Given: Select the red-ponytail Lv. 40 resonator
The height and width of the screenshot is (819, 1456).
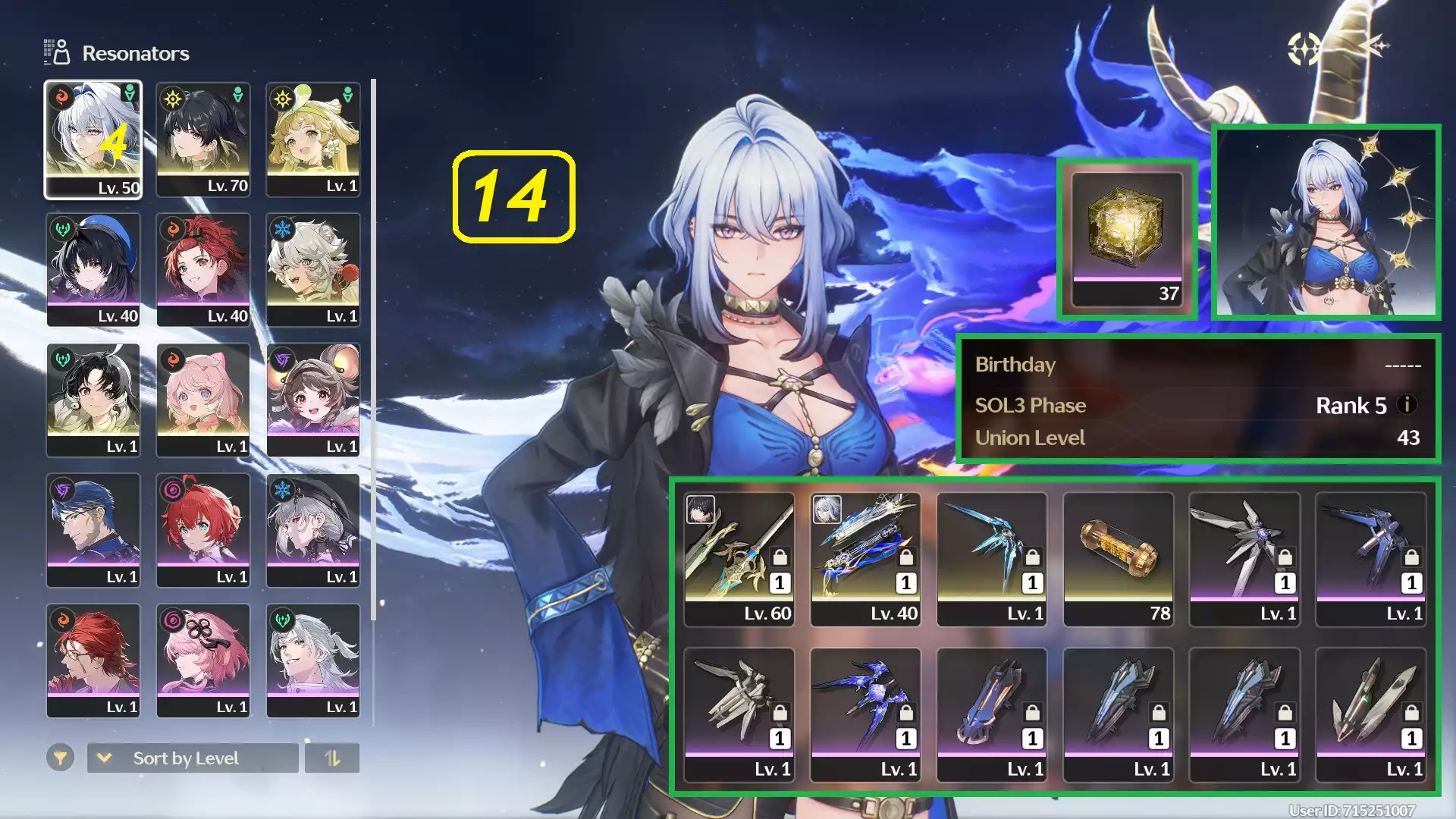Looking at the screenshot, I should (x=203, y=269).
